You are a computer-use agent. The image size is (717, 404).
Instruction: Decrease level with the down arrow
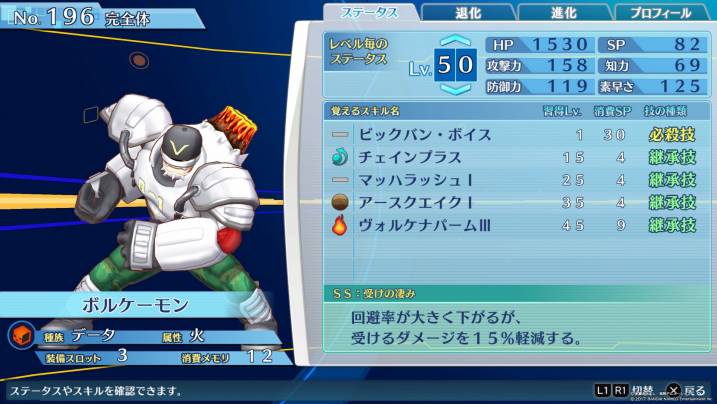point(455,89)
